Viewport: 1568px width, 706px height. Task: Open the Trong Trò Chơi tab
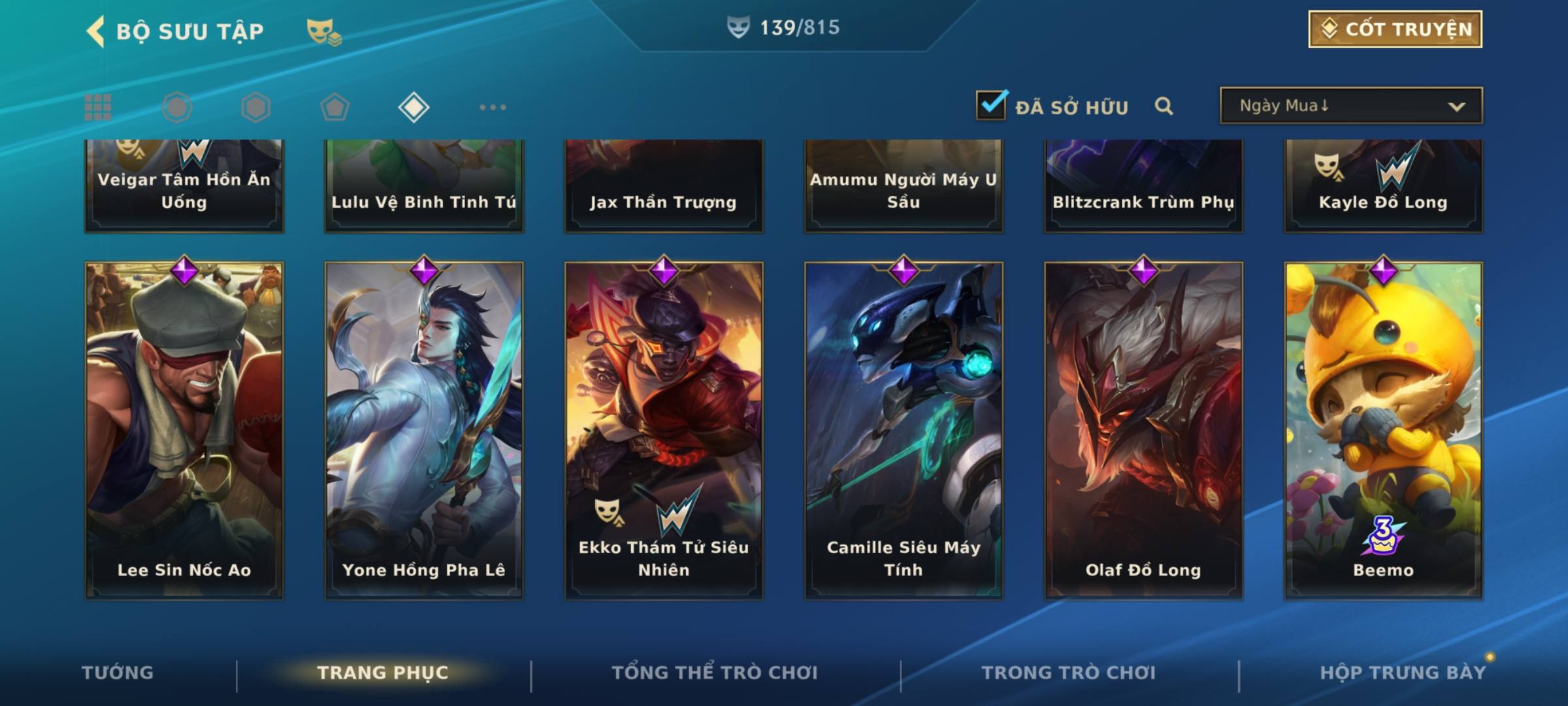tap(1069, 673)
